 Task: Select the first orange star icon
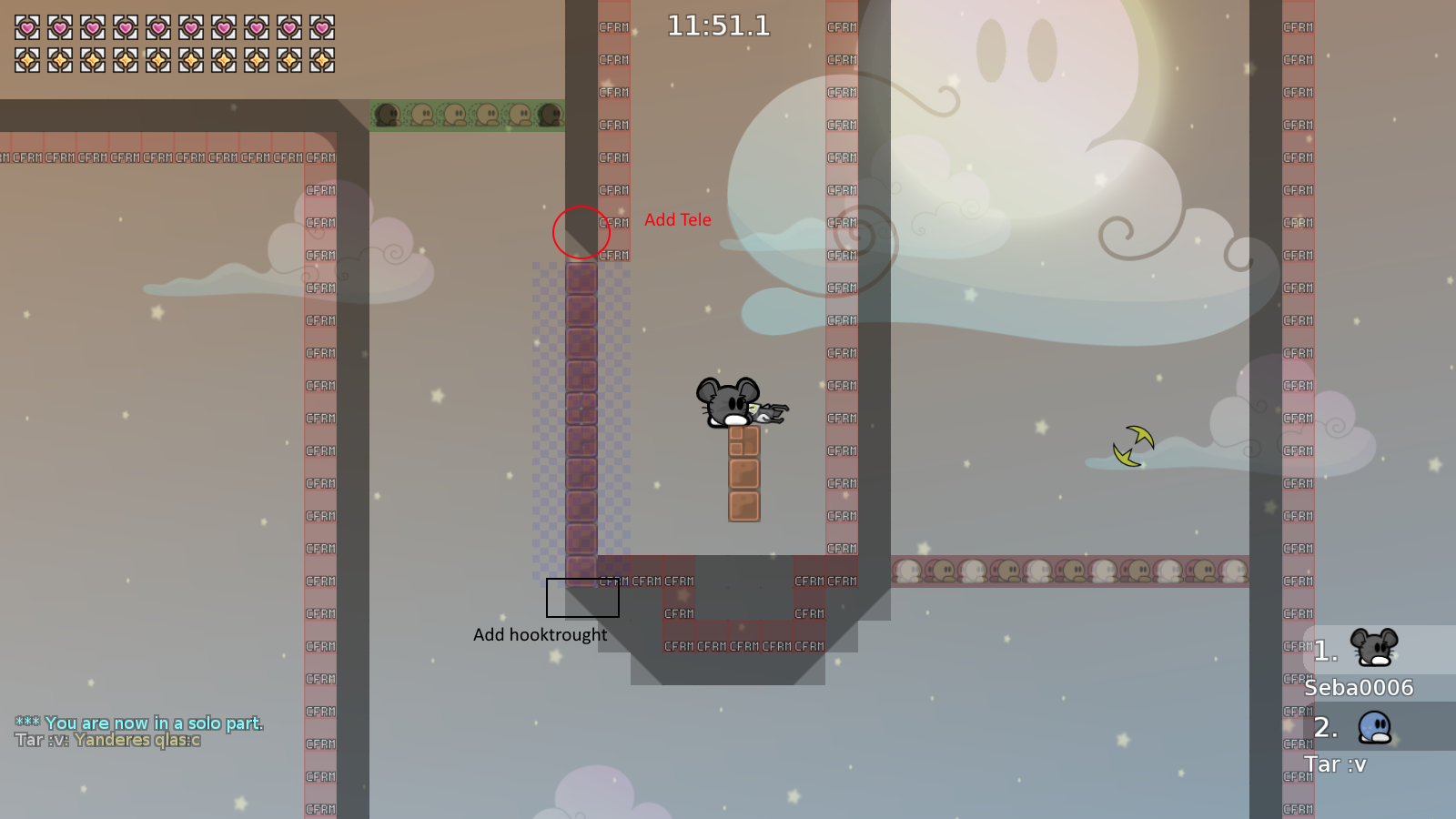coord(26,61)
